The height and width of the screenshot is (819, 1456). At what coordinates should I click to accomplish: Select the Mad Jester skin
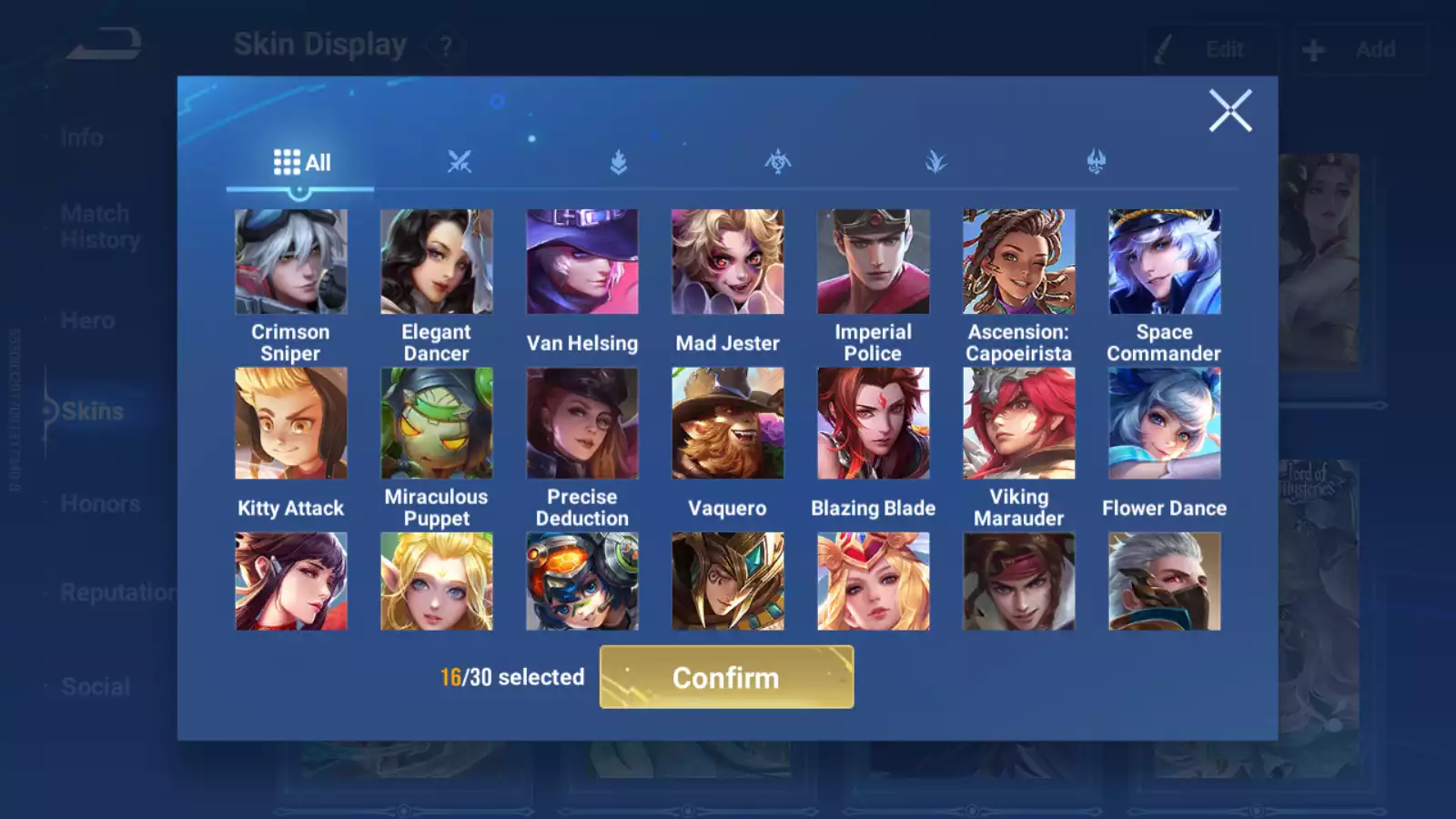click(728, 262)
